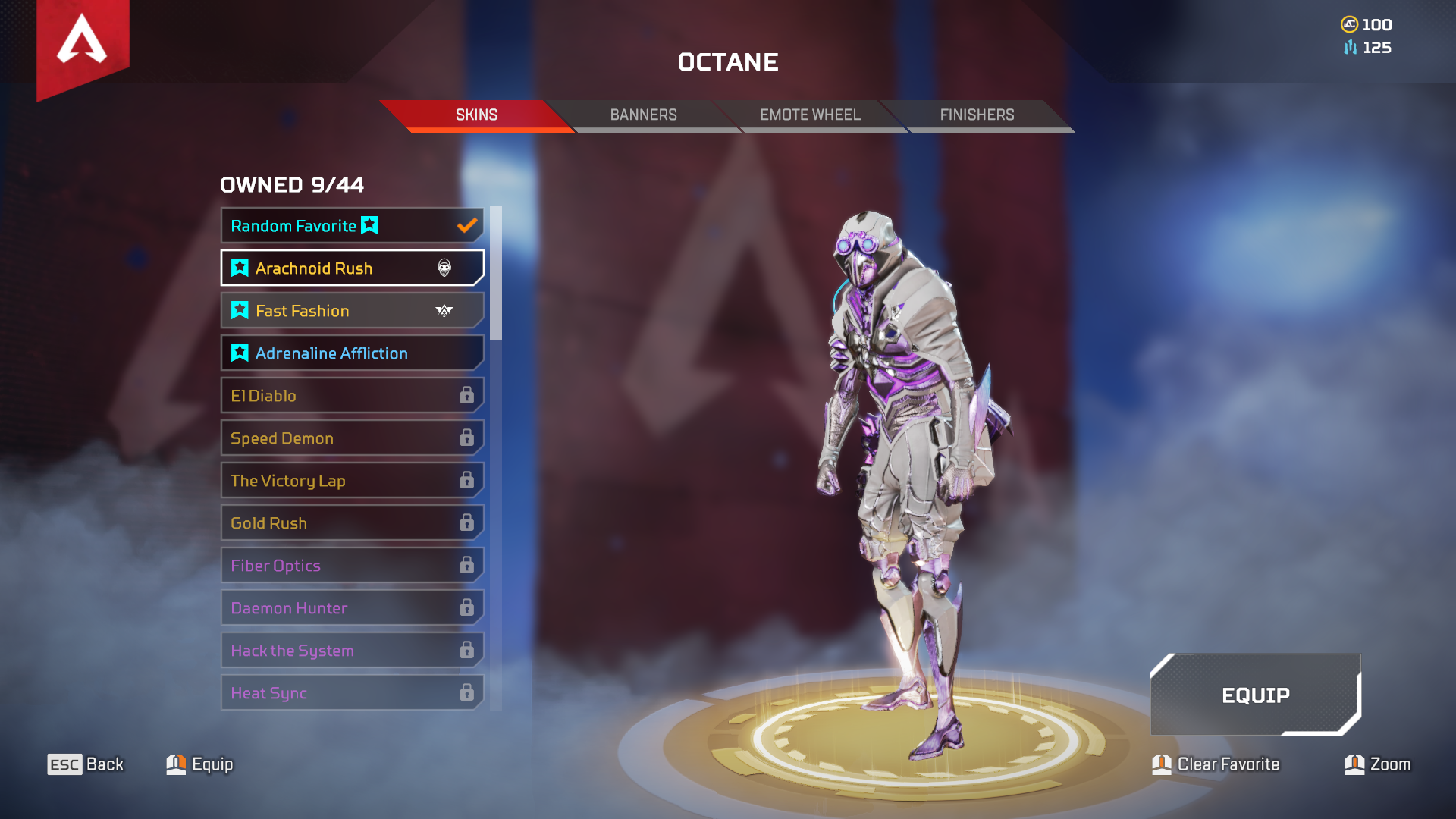Switch to the Banners tab
The height and width of the screenshot is (819, 1456).
643,115
